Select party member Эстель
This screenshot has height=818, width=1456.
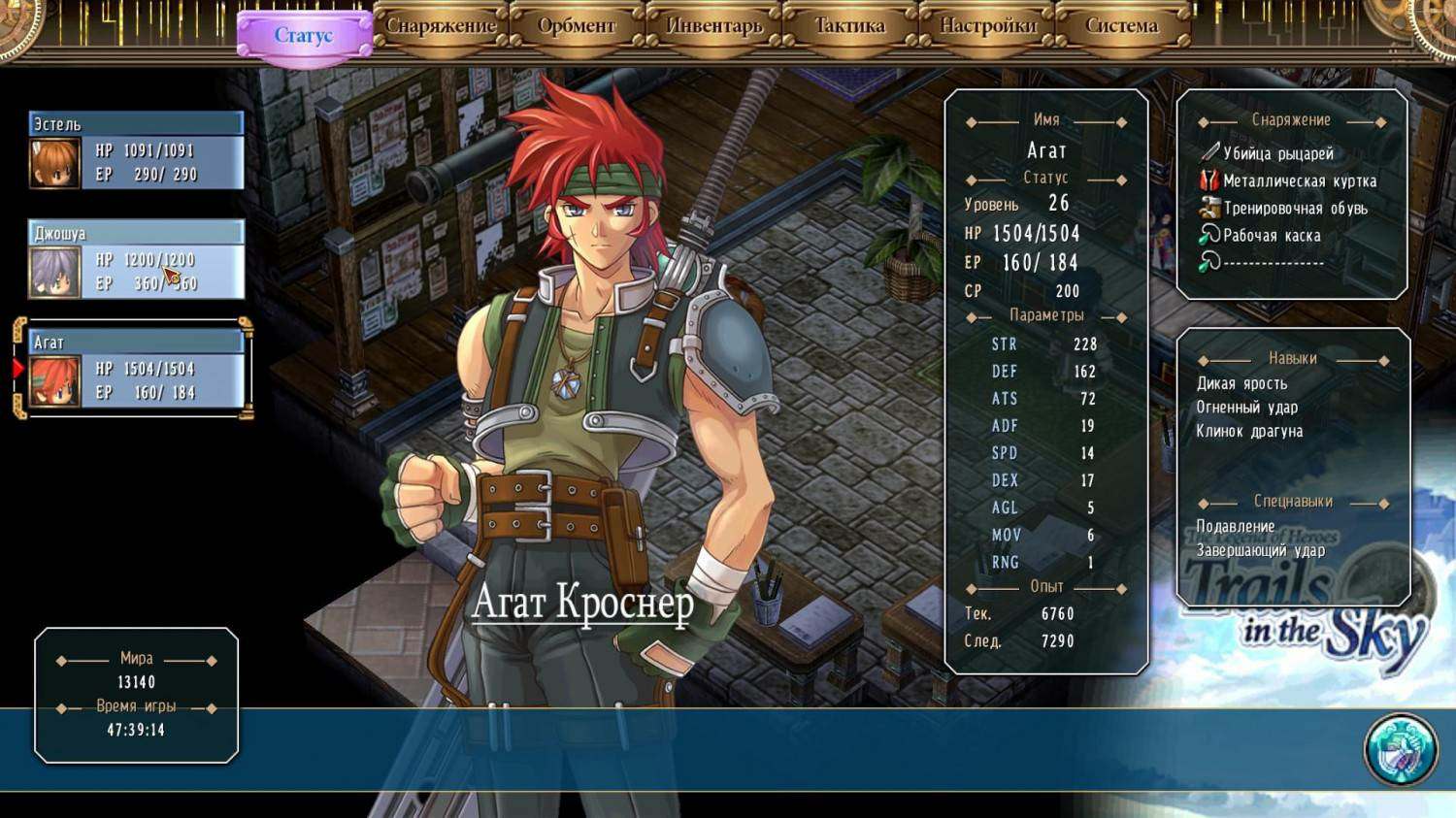136,151
